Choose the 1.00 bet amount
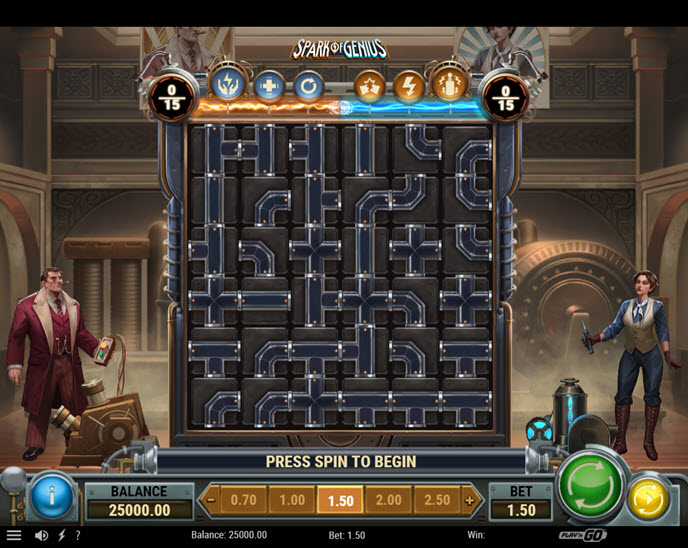The image size is (688, 548). [x=292, y=499]
